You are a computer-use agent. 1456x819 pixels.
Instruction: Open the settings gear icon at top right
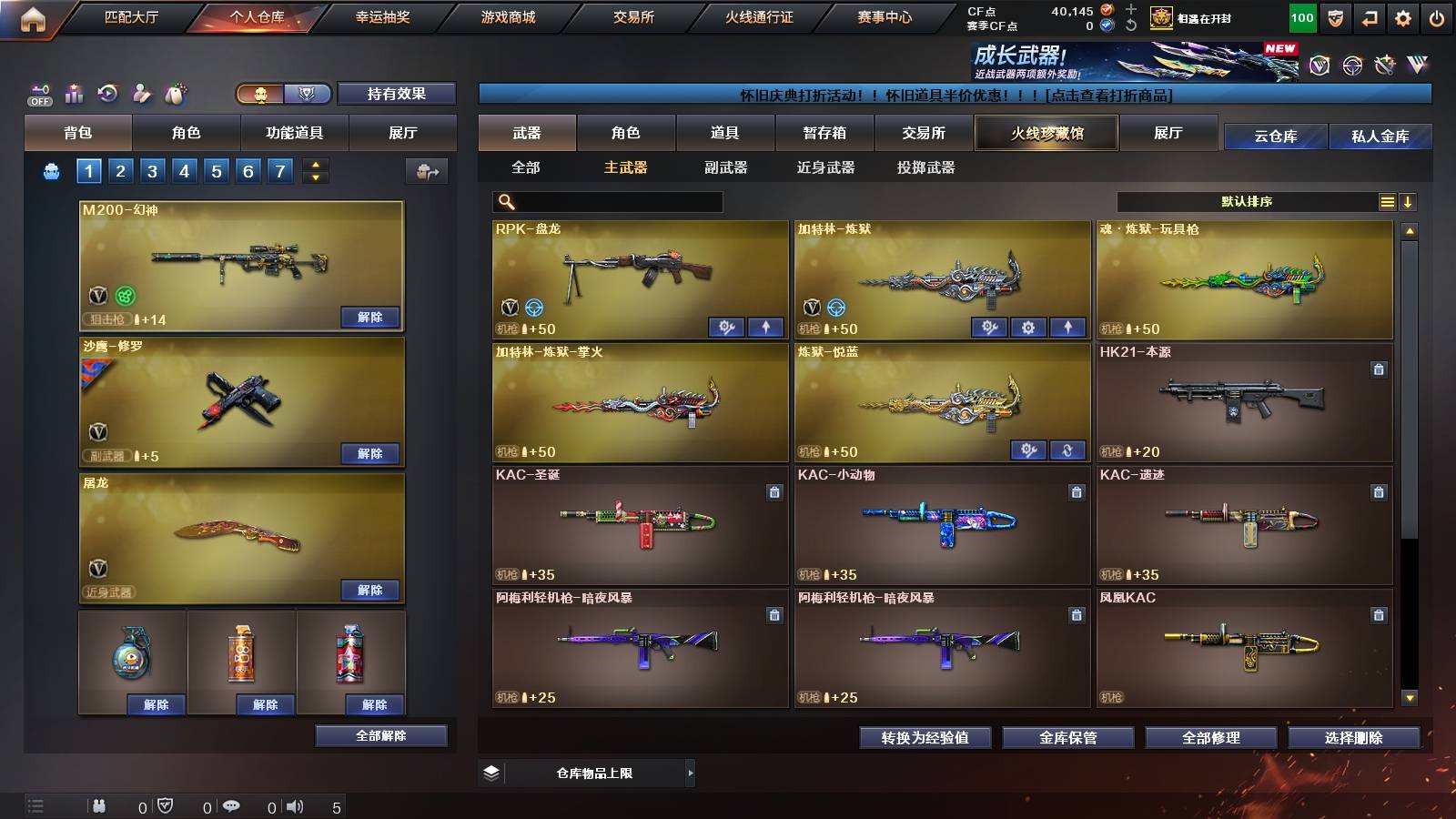[1404, 16]
